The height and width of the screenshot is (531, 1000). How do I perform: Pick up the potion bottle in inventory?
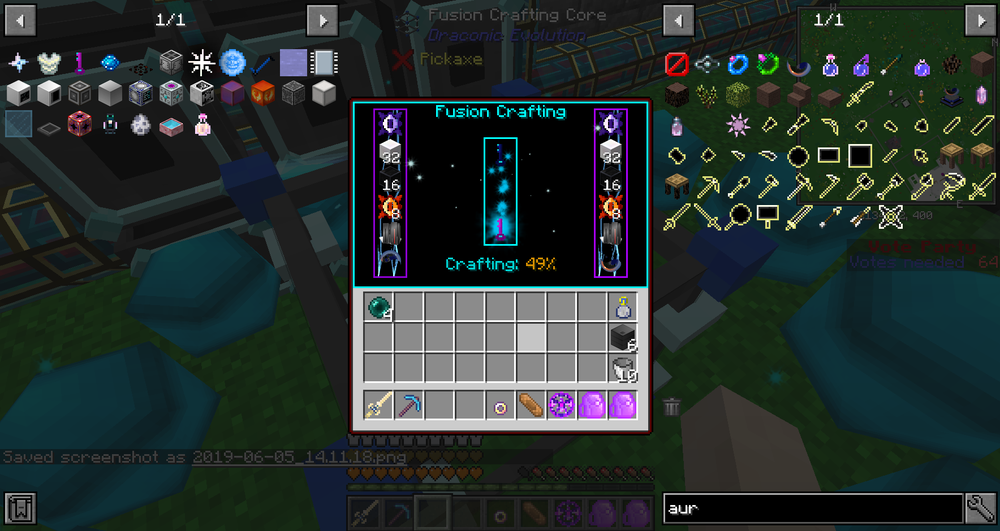(x=623, y=307)
